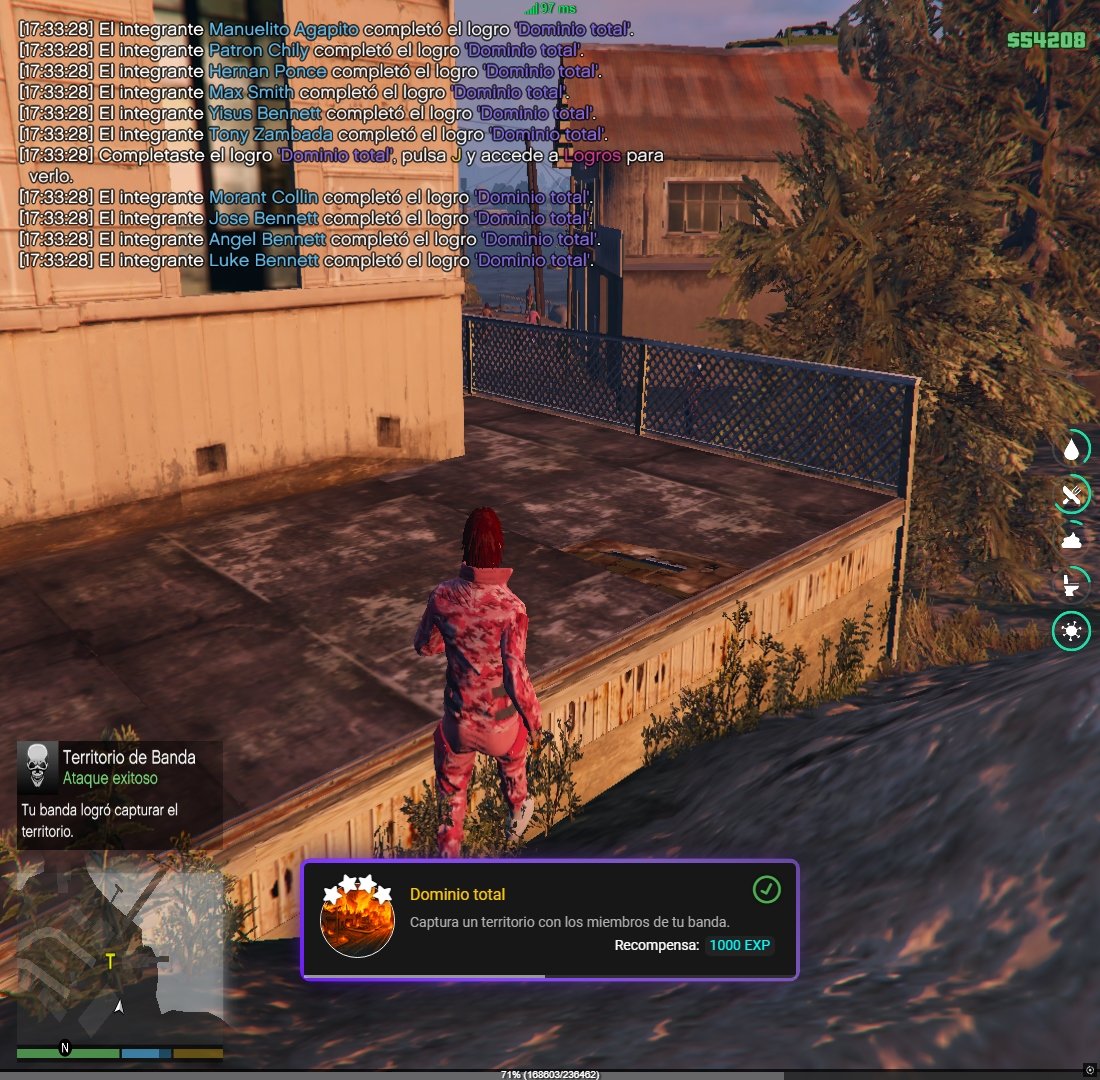Open the Dominio total achievement popup
The width and height of the screenshot is (1100, 1080).
tap(549, 919)
